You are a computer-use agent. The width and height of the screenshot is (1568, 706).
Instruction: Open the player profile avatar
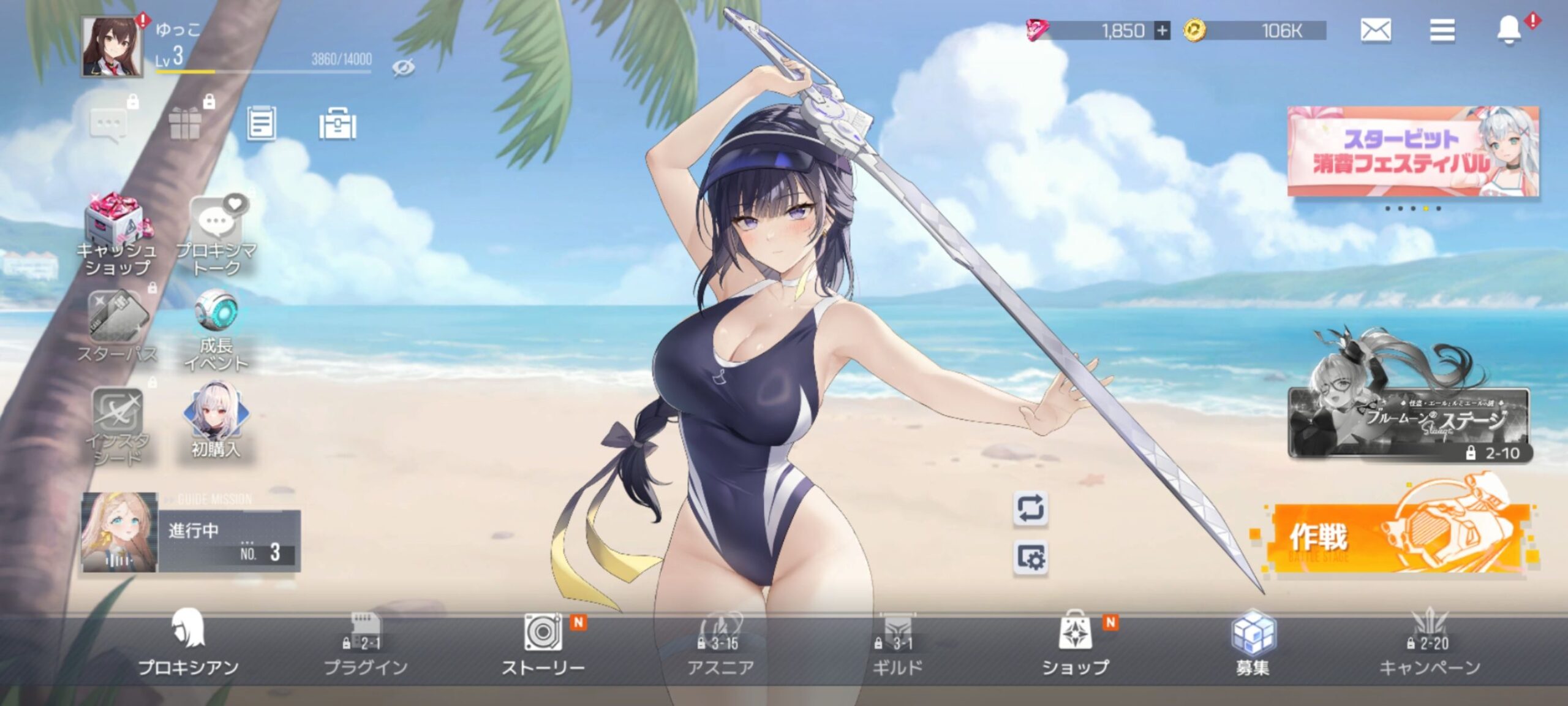pos(112,47)
